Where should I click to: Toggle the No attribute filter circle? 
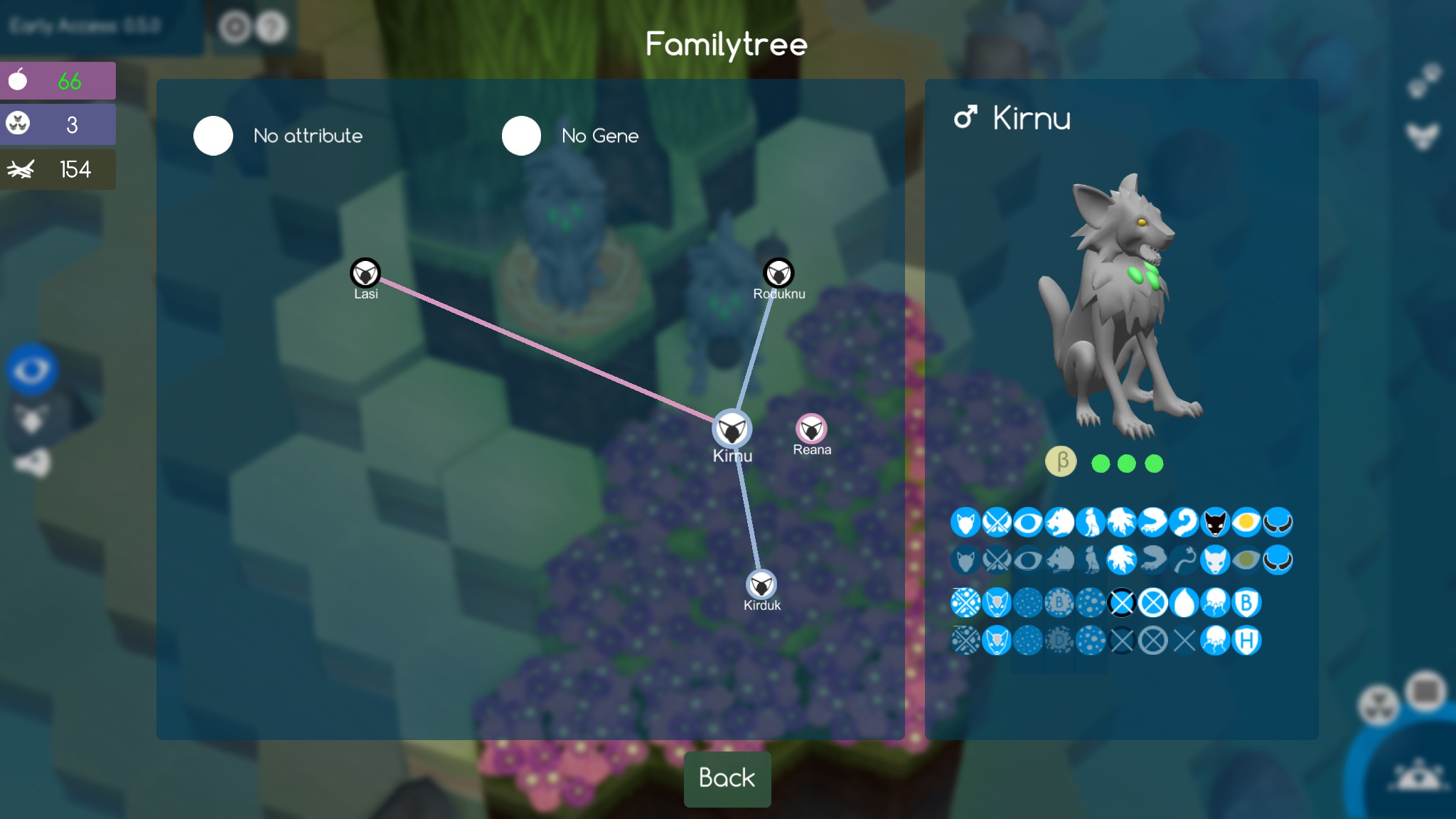point(213,135)
